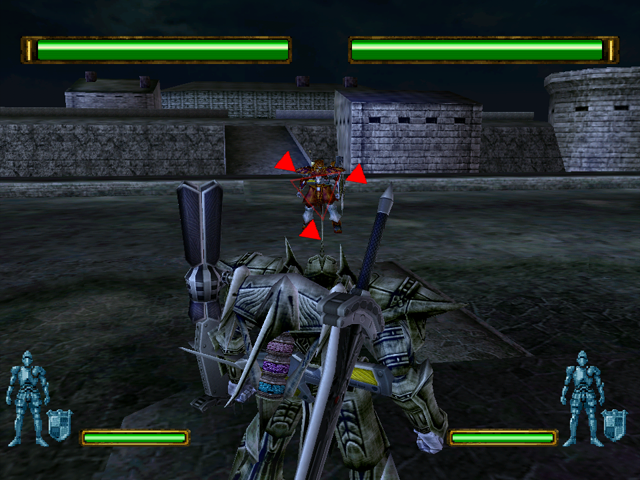
Task: Select the player's shield status icon
Action: click(x=59, y=424)
